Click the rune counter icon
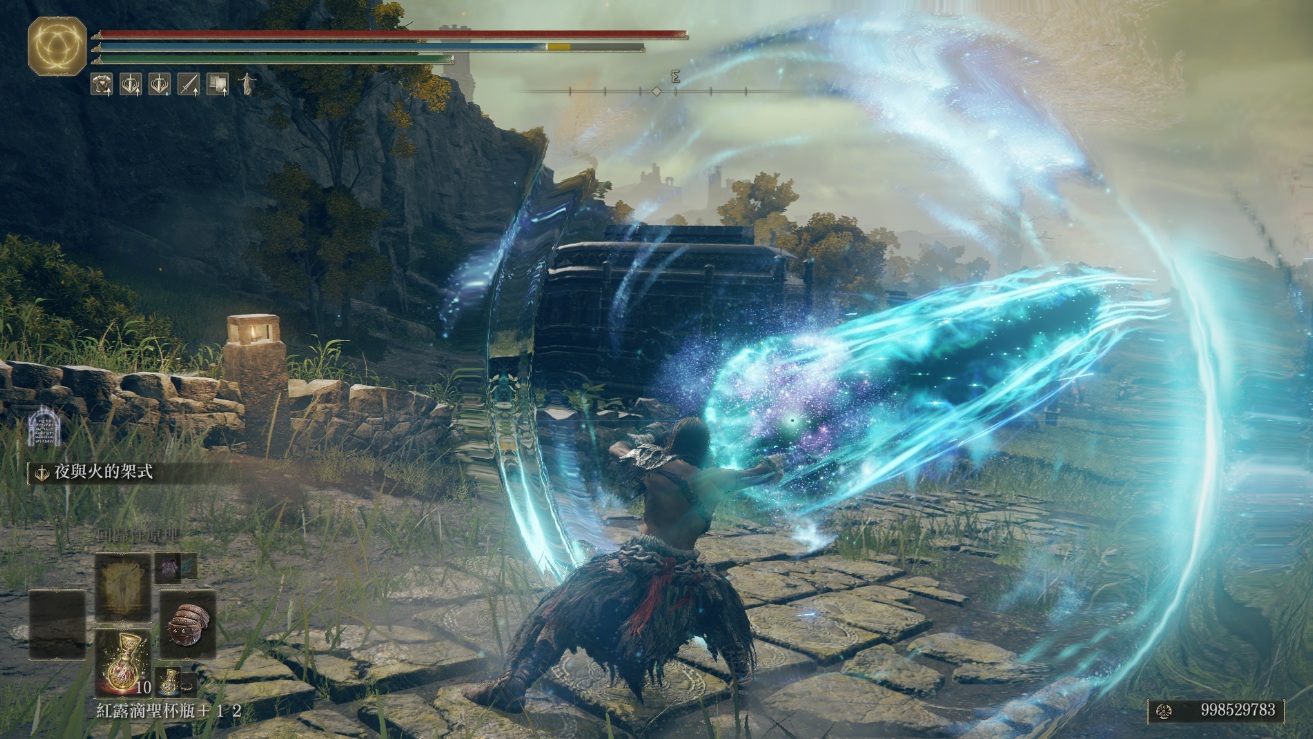 click(x=1164, y=710)
